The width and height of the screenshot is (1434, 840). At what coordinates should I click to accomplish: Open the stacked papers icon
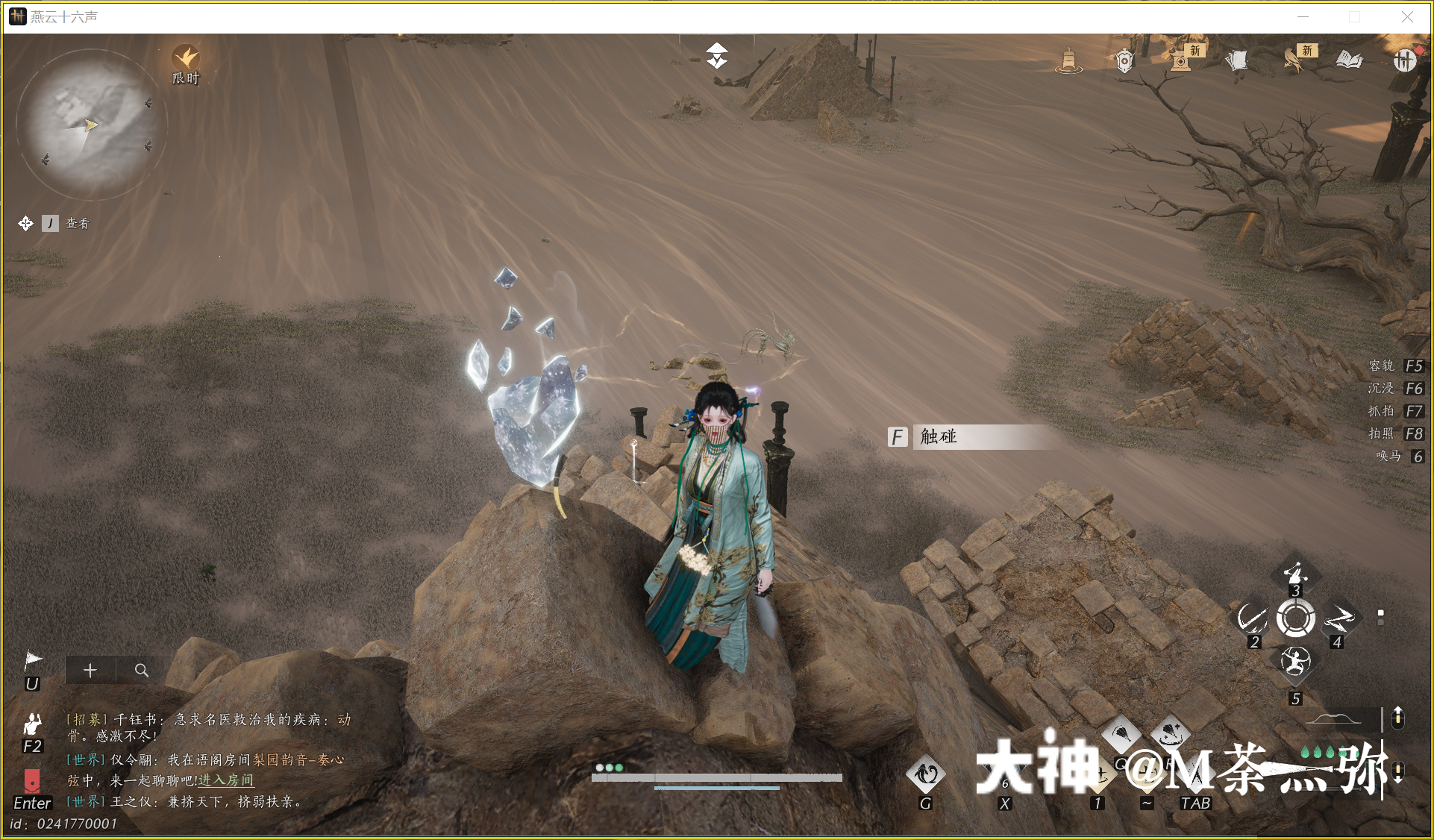click(1236, 60)
